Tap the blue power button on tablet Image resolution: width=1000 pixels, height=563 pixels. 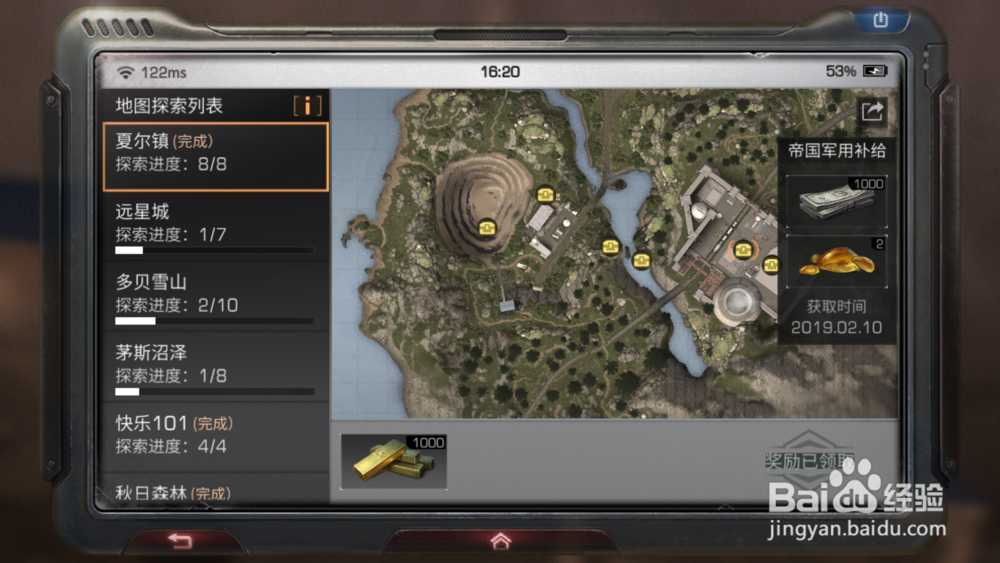coord(881,19)
